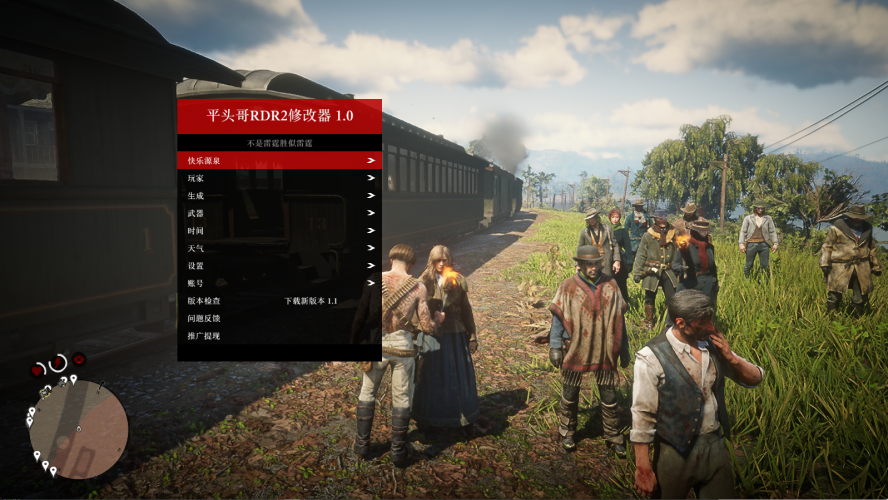Screen dimensions: 888x500
Task: Go to the 账号 account entry
Action: pyautogui.click(x=279, y=283)
